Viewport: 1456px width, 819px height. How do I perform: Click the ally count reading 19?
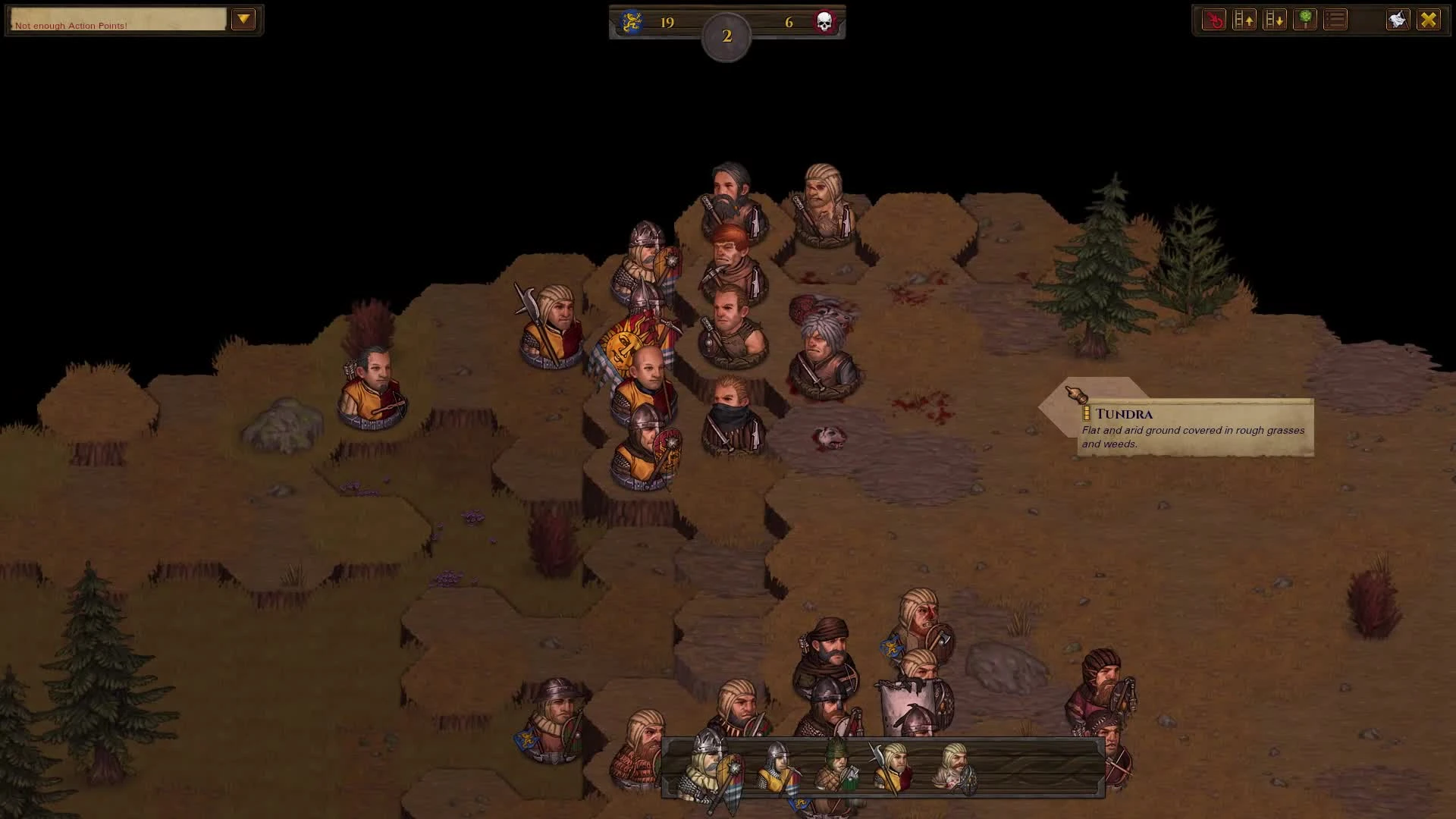pyautogui.click(x=667, y=22)
